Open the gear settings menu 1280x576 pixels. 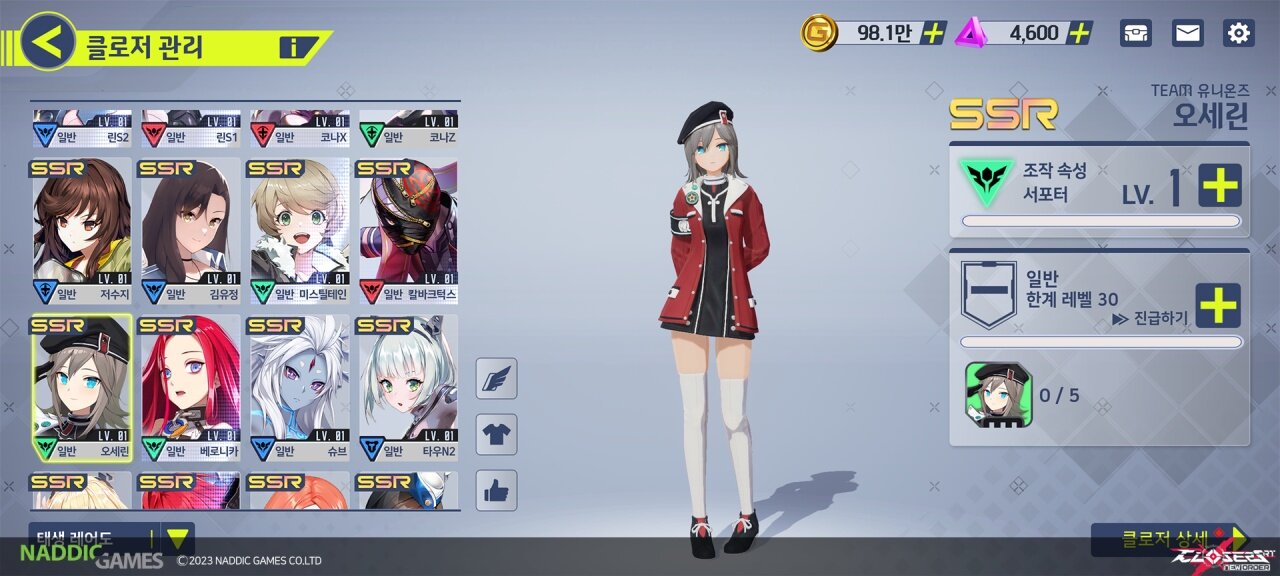1239,33
